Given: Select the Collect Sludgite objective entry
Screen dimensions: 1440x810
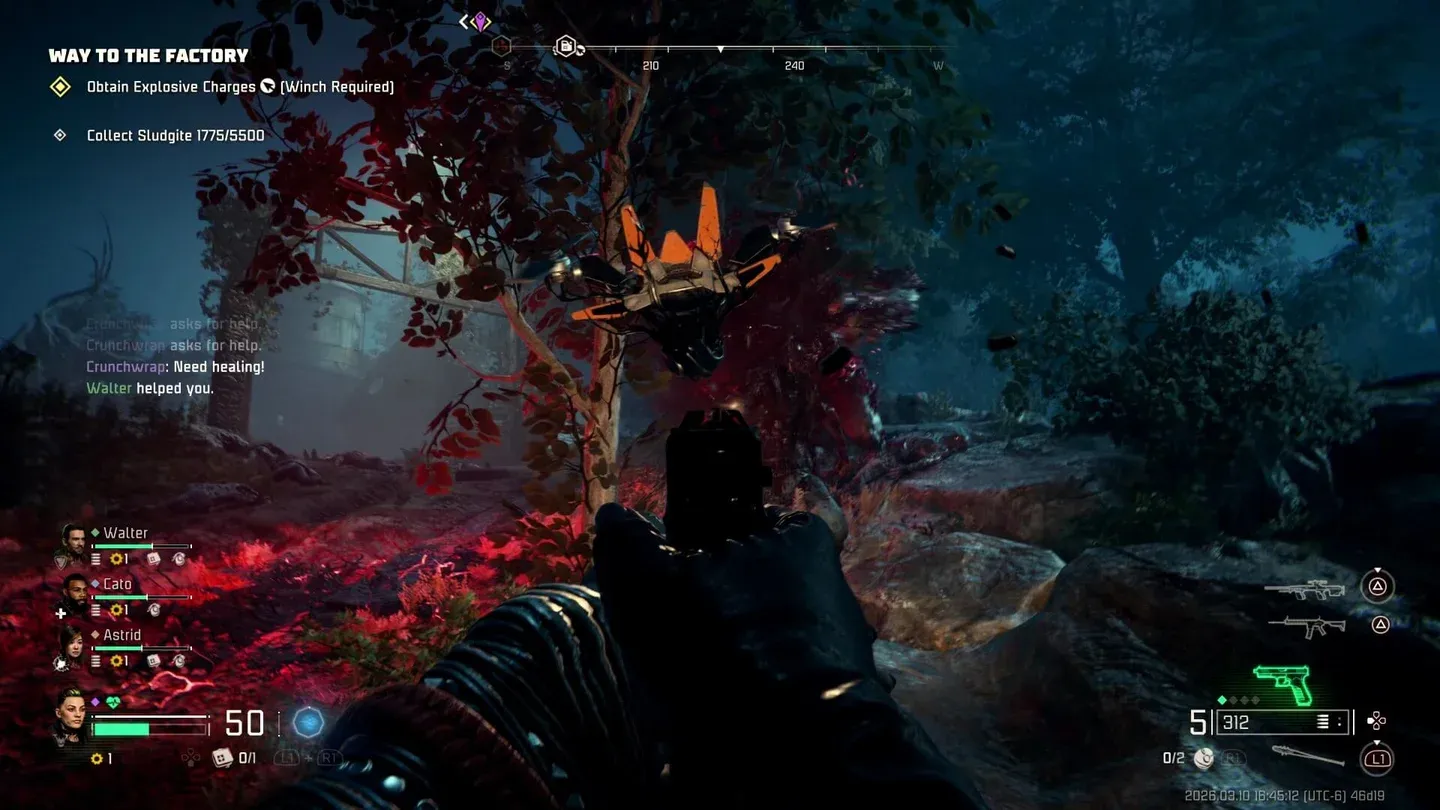Looking at the screenshot, I should [175, 135].
